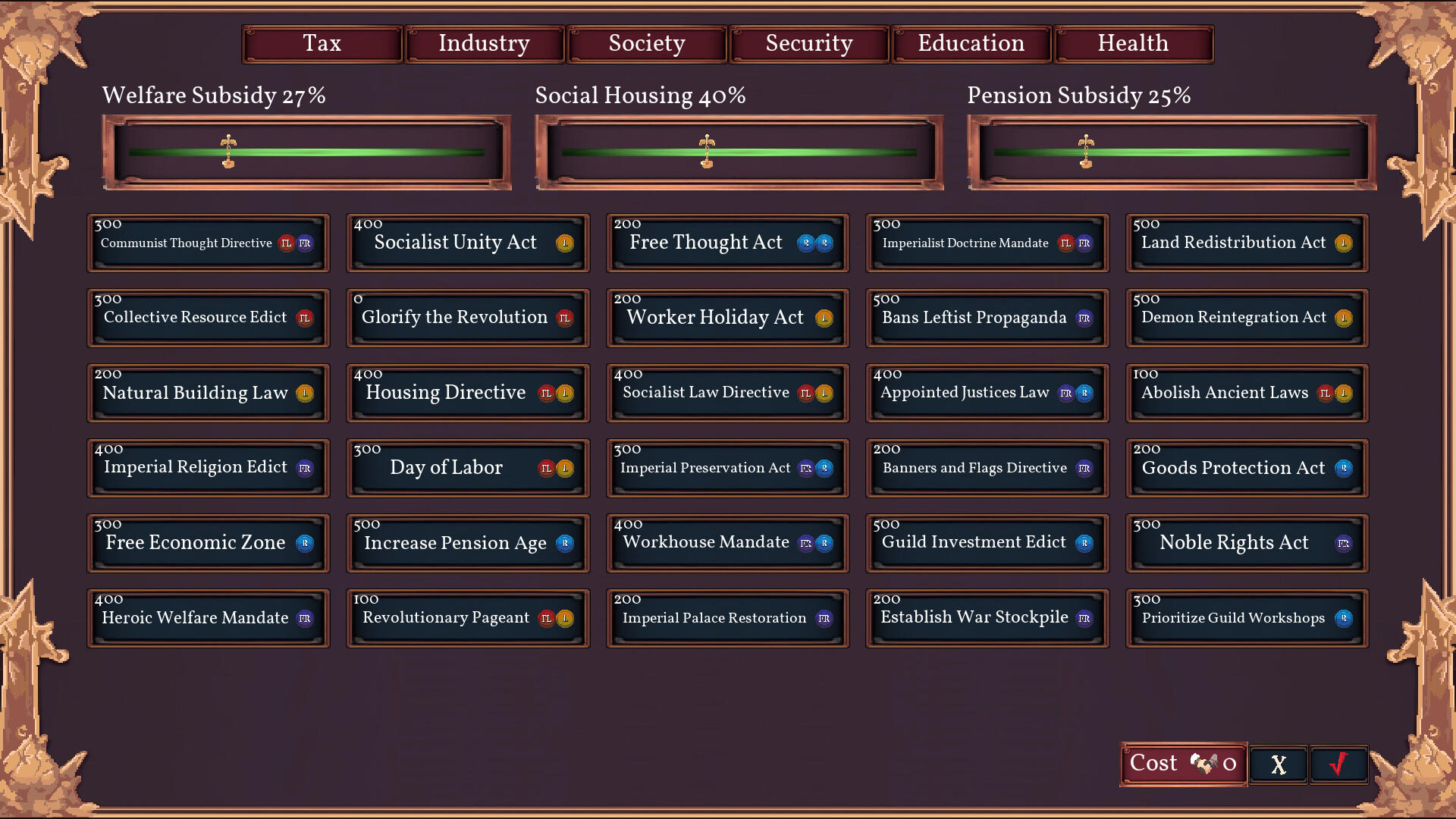Screen dimensions: 1456x819
Task: Select the Establish War Stockpile card
Action: point(987,617)
